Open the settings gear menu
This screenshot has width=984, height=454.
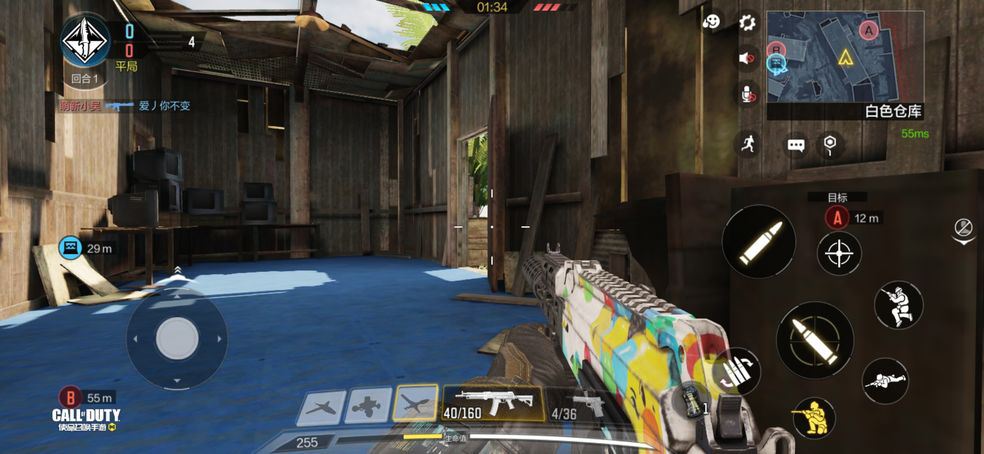tap(747, 22)
